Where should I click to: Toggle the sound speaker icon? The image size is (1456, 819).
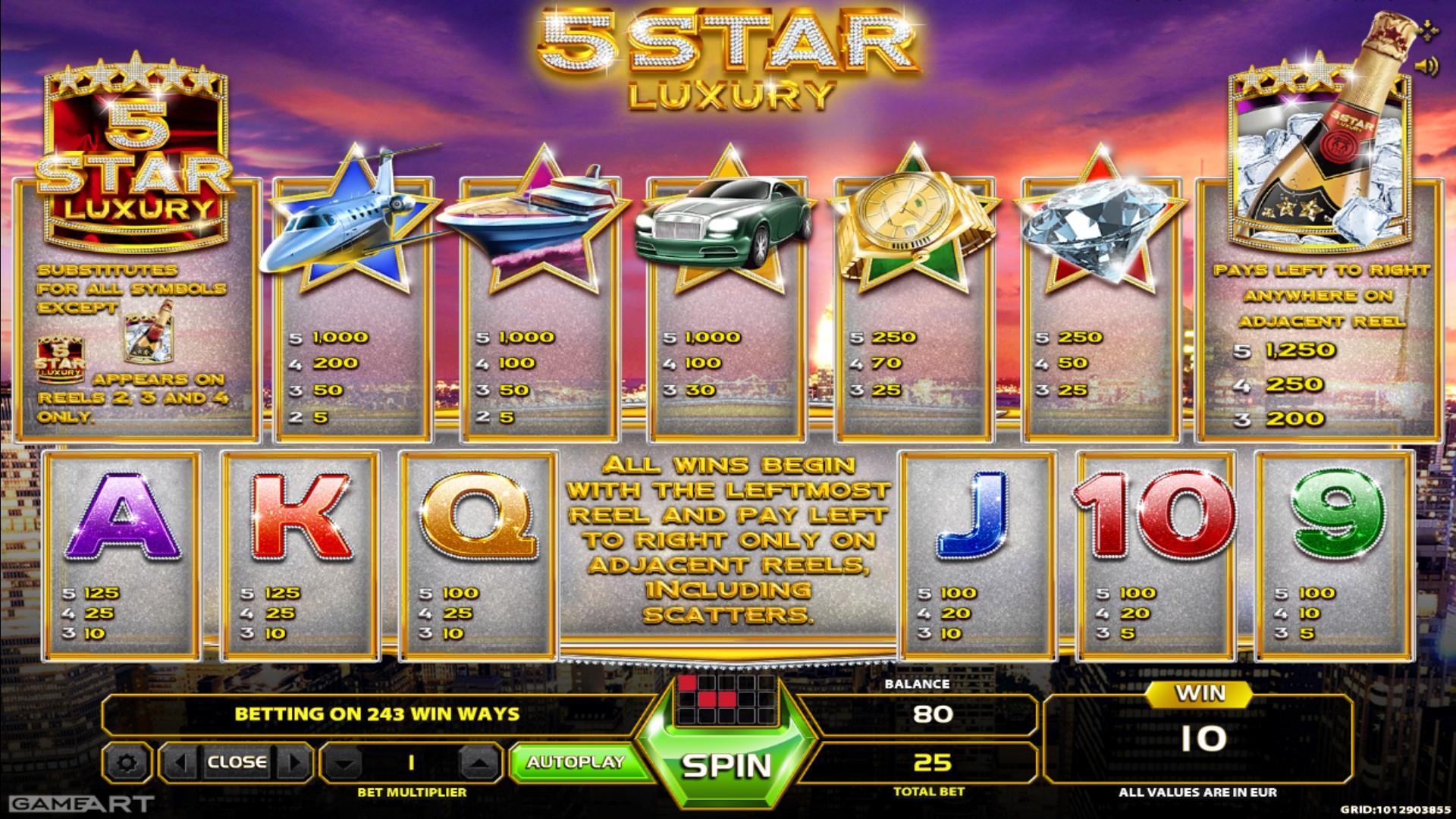(x=1426, y=67)
